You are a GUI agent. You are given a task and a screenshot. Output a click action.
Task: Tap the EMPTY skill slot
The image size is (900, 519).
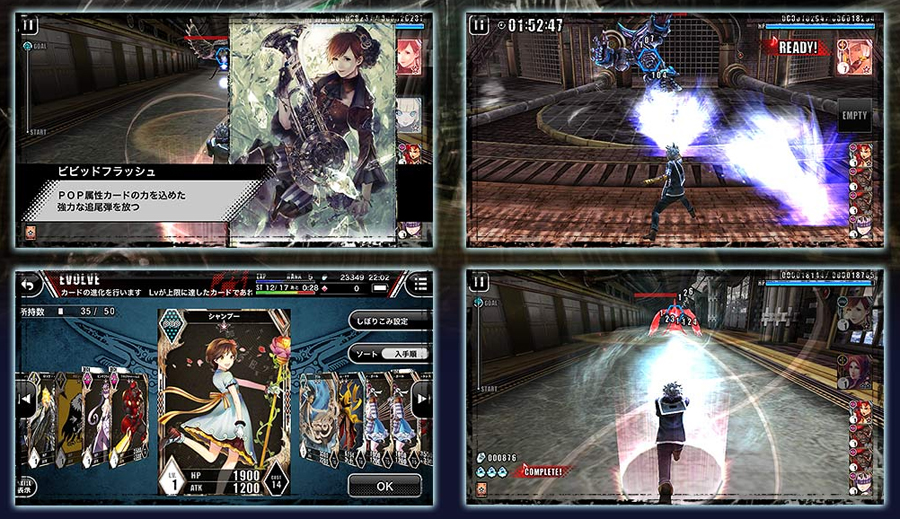coord(854,115)
